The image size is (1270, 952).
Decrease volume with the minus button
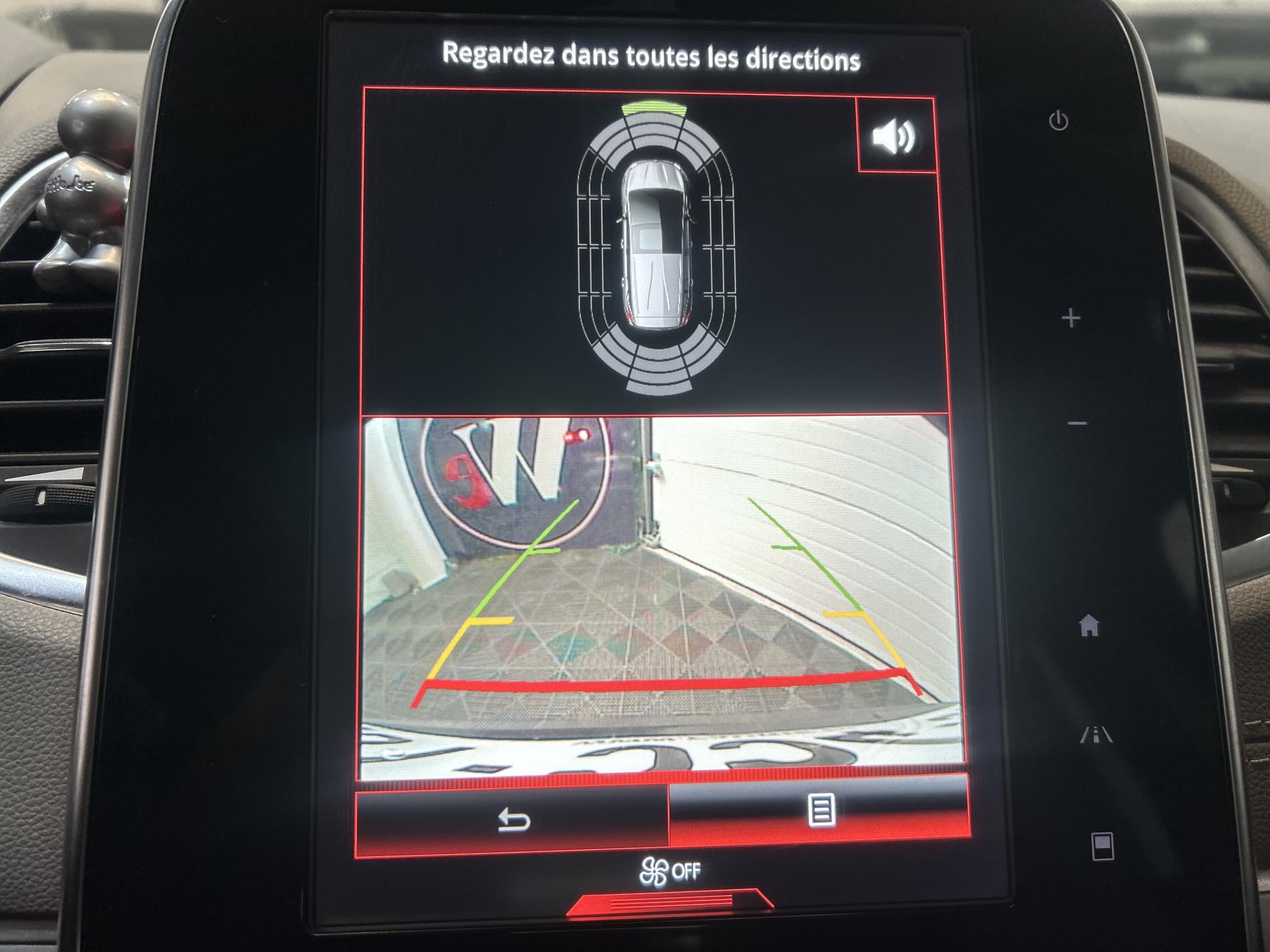tap(1078, 423)
